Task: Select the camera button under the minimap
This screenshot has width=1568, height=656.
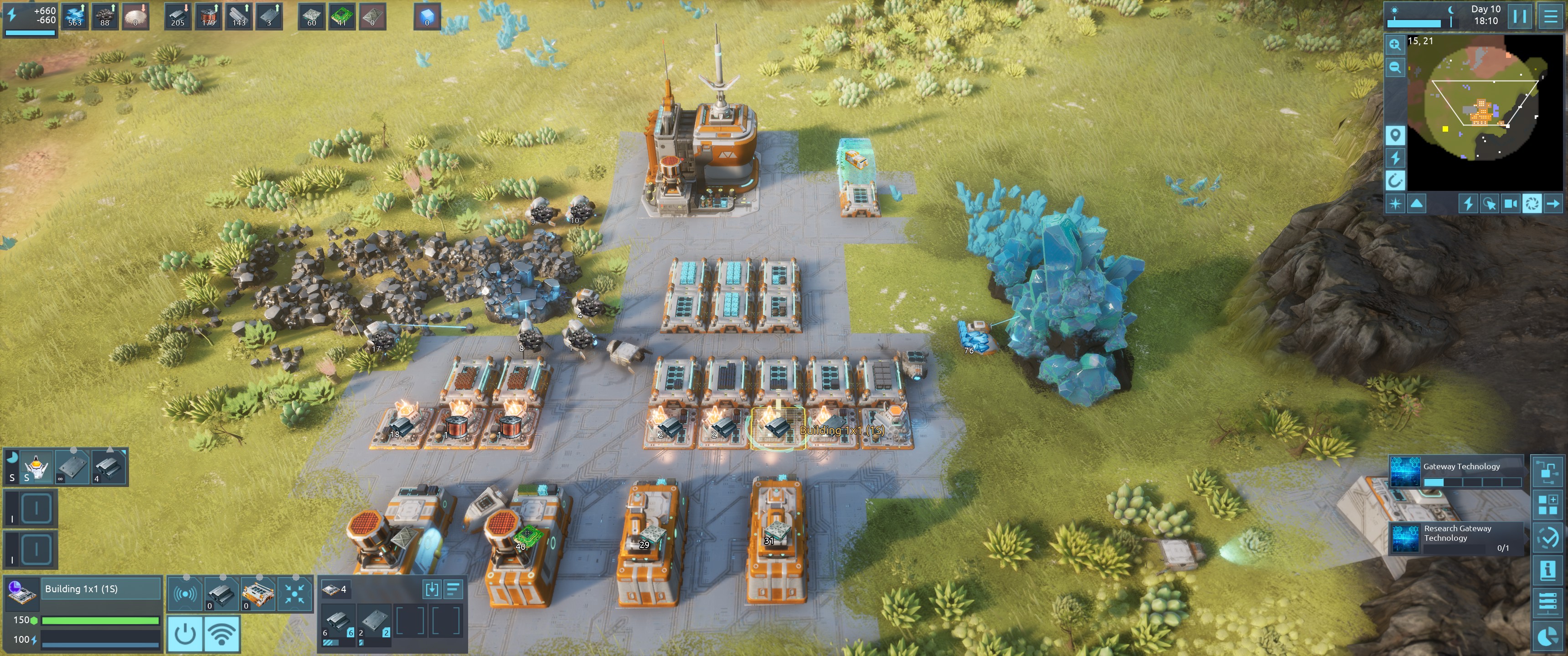Action: [x=1510, y=204]
